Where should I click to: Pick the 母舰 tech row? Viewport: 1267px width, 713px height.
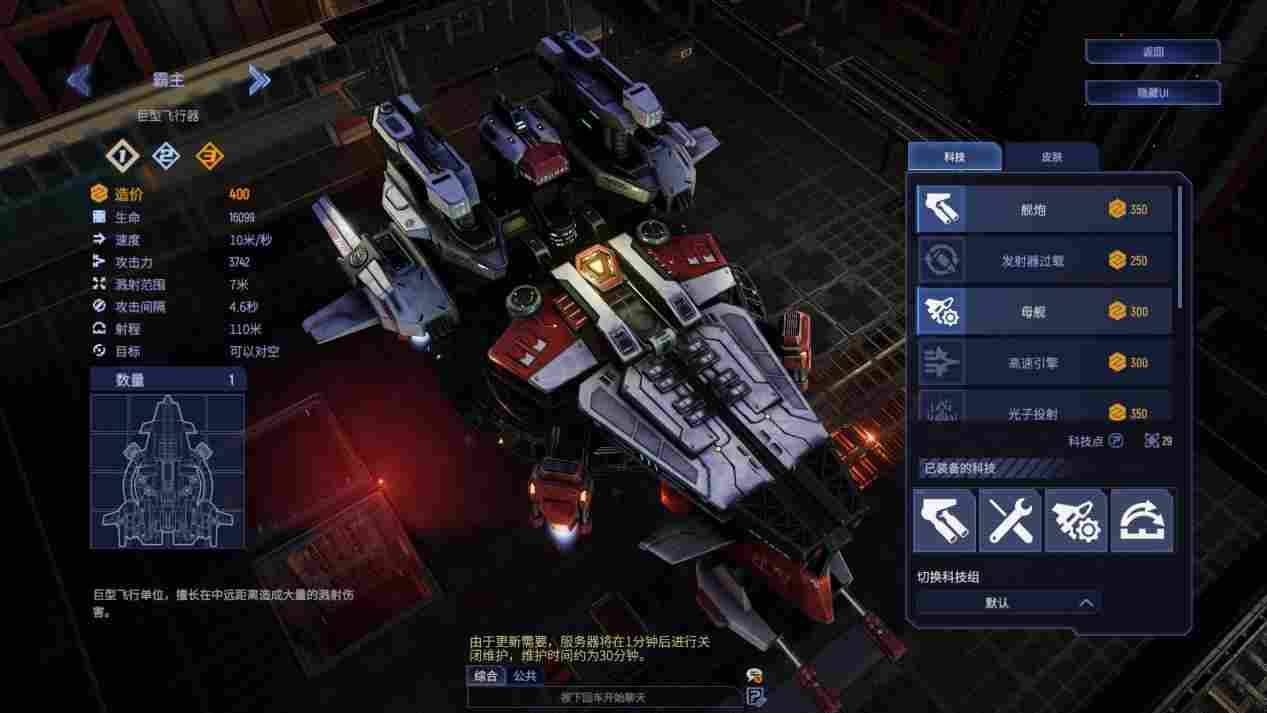pos(1043,312)
